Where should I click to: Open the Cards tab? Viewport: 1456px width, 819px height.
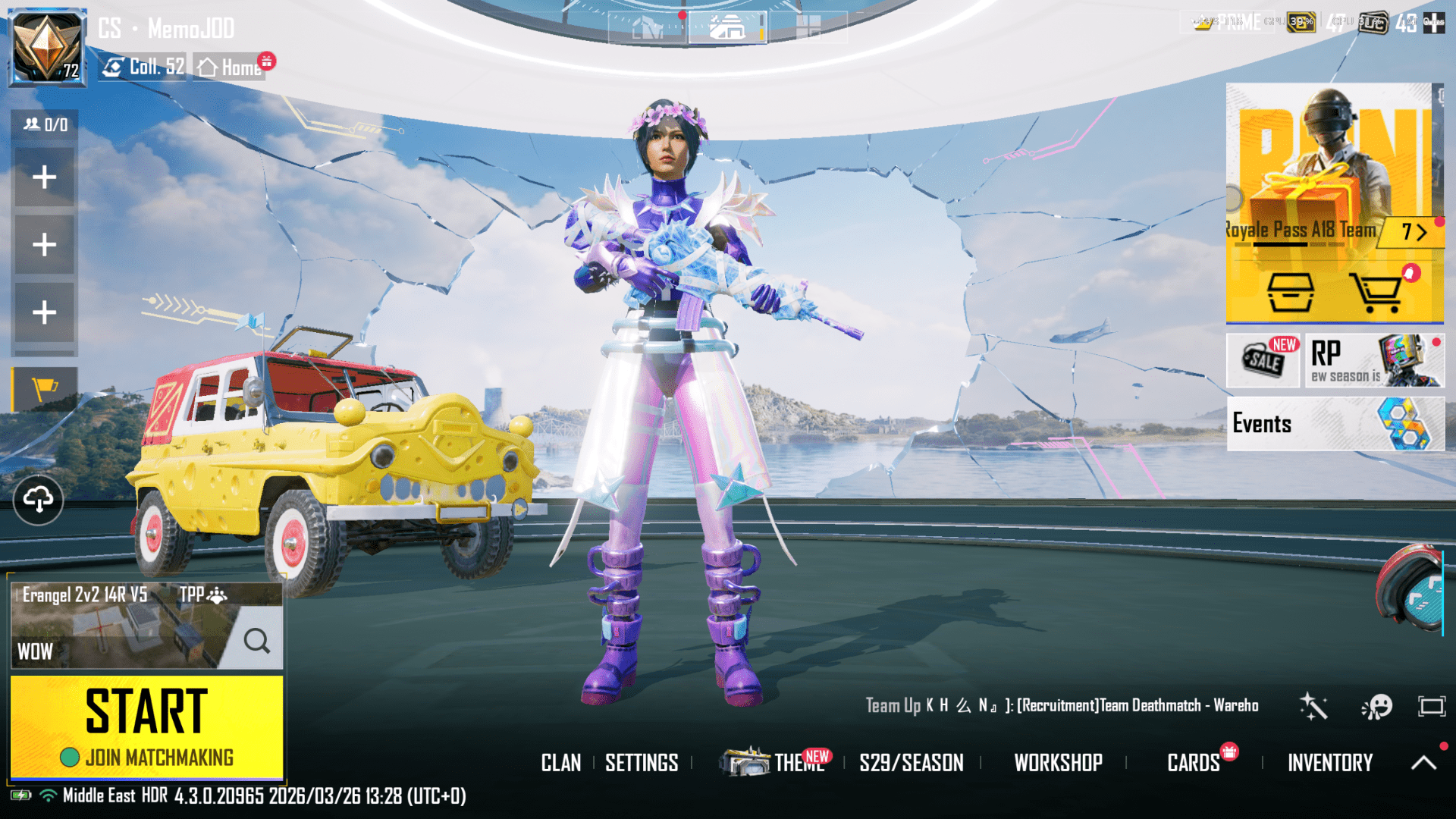1196,763
